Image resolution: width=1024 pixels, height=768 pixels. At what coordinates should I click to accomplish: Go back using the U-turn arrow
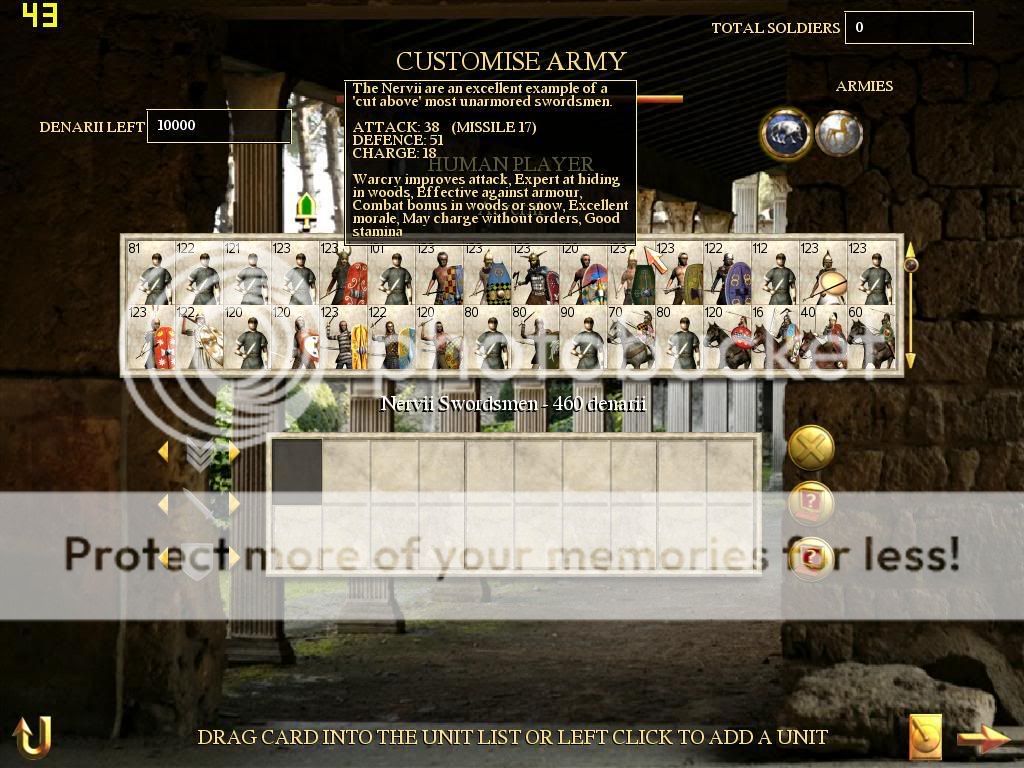[31, 737]
